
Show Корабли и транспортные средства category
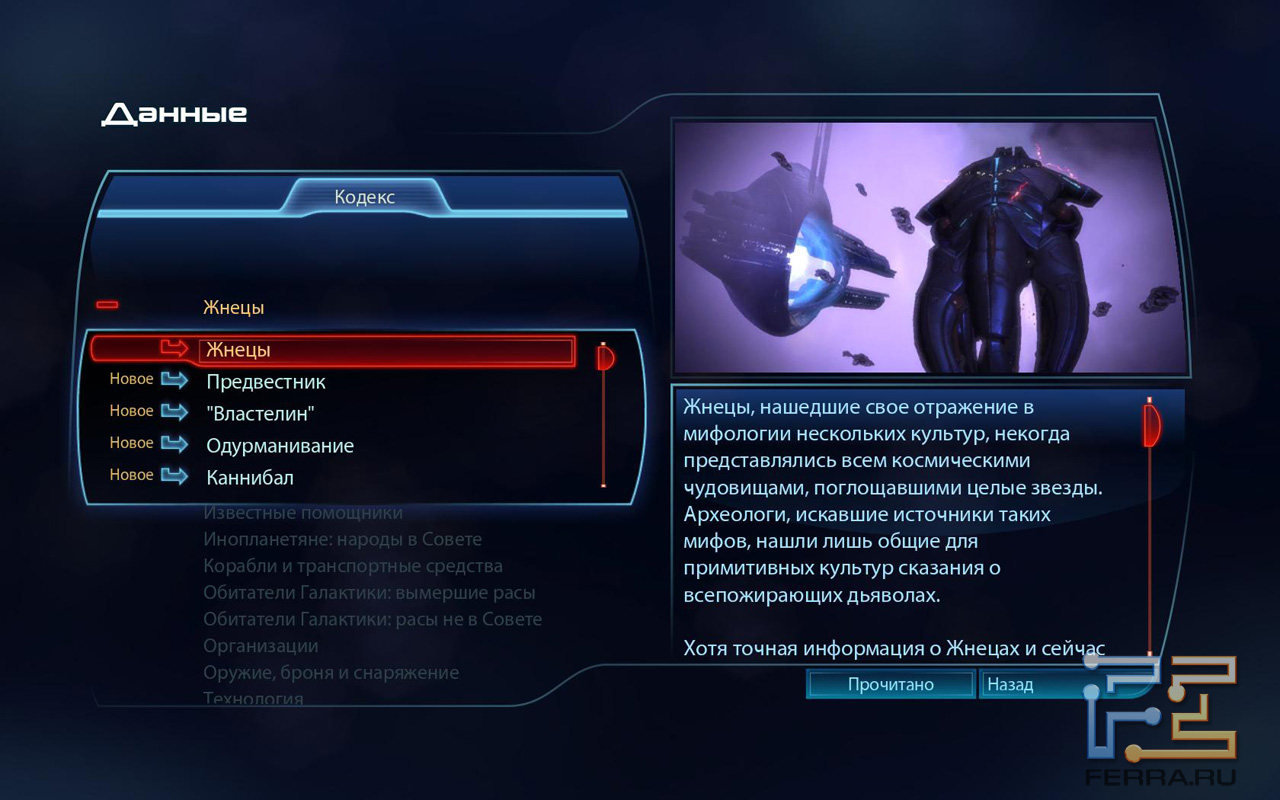tap(352, 566)
